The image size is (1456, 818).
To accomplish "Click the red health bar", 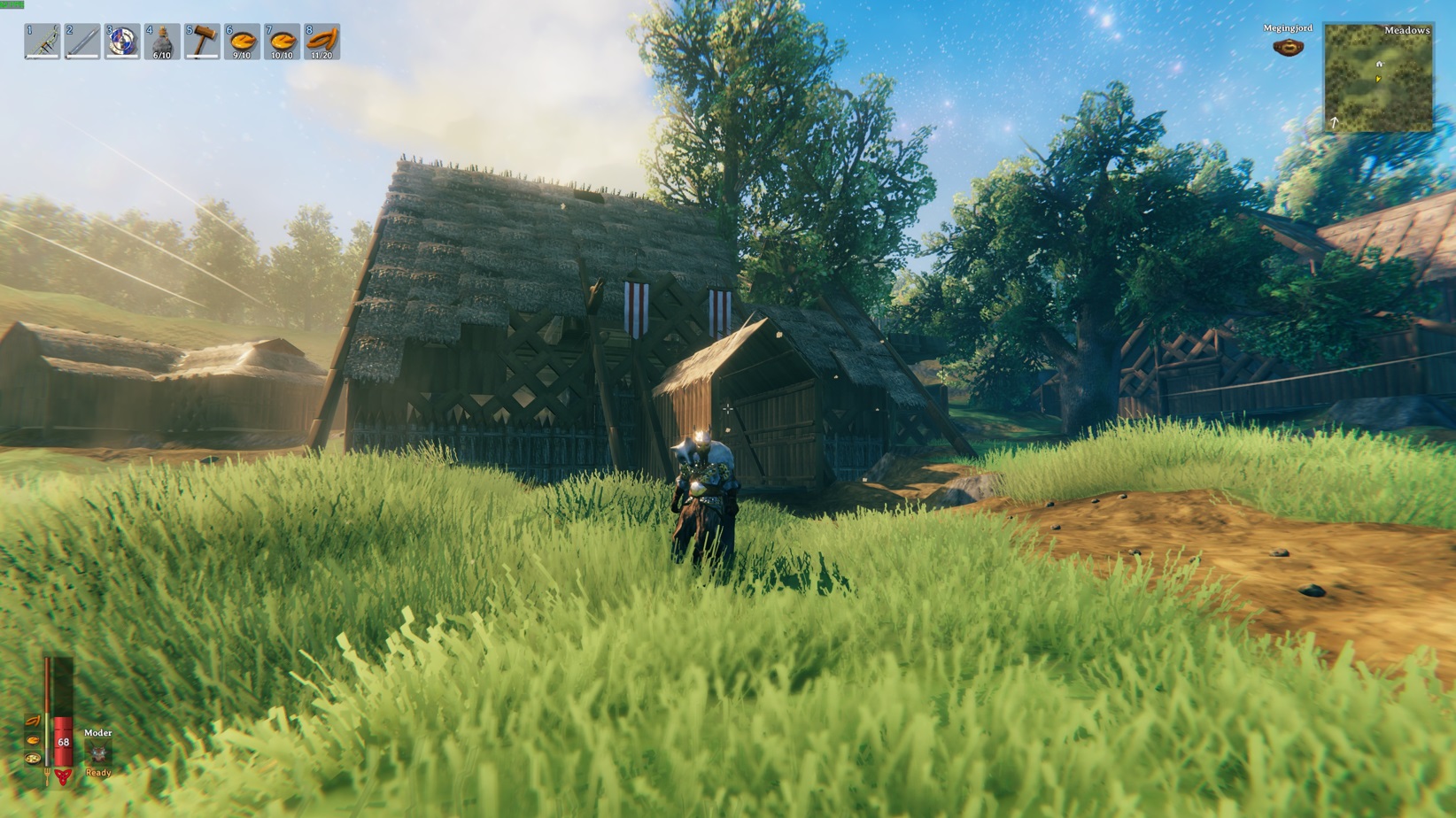I will (x=64, y=742).
